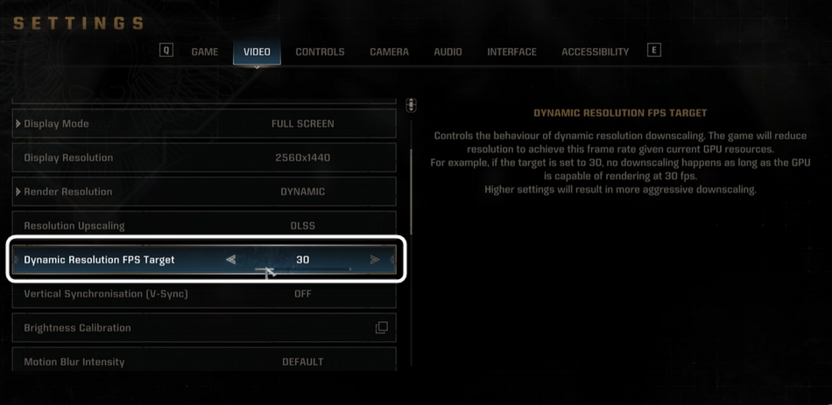This screenshot has width=832, height=405.
Task: Switch to the INTERFACE tab
Action: pyautogui.click(x=512, y=52)
